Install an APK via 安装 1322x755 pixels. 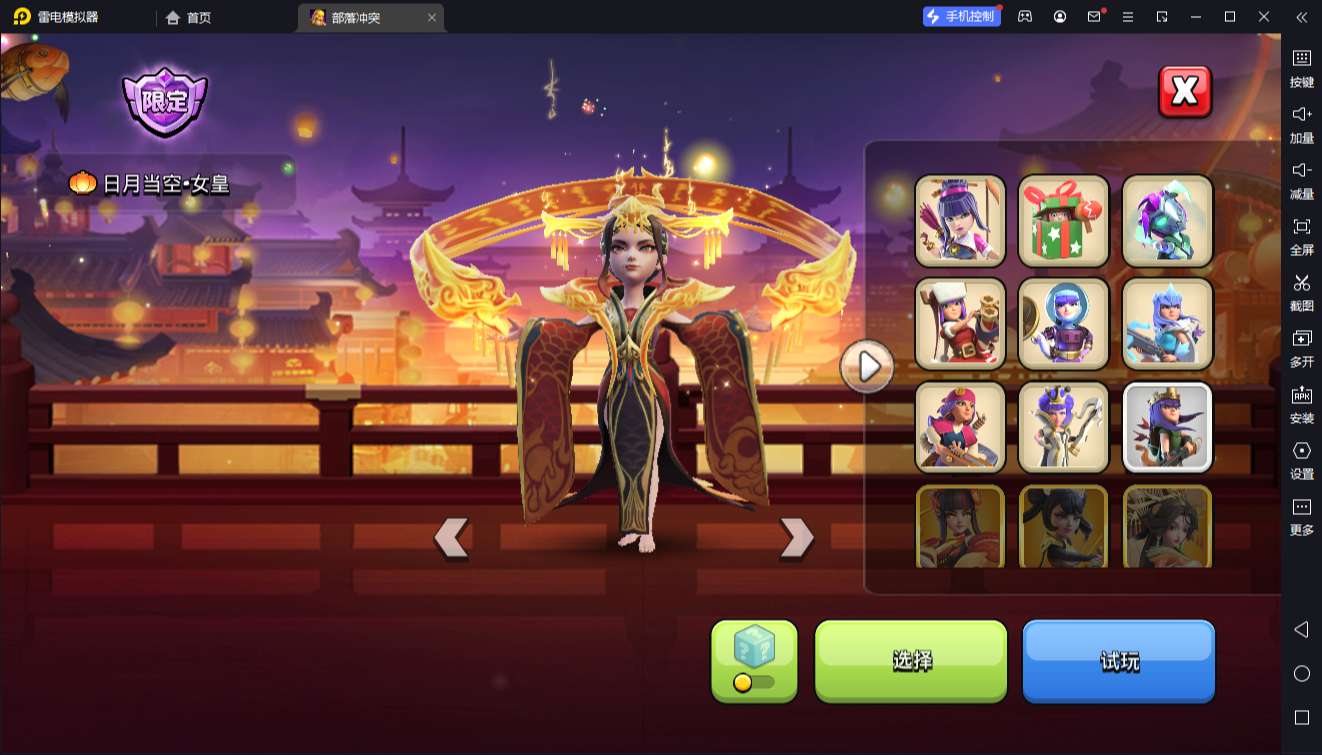[x=1301, y=405]
